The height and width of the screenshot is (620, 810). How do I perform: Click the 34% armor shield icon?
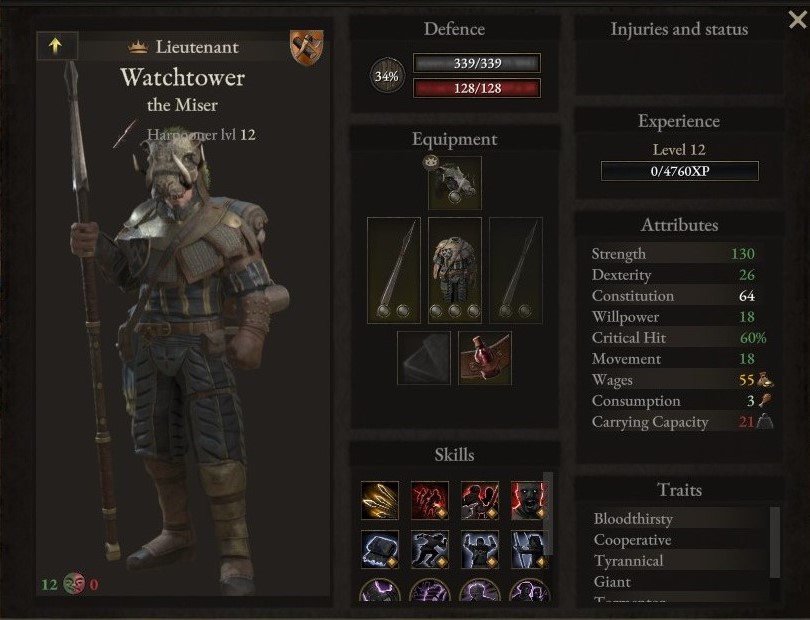(x=387, y=76)
